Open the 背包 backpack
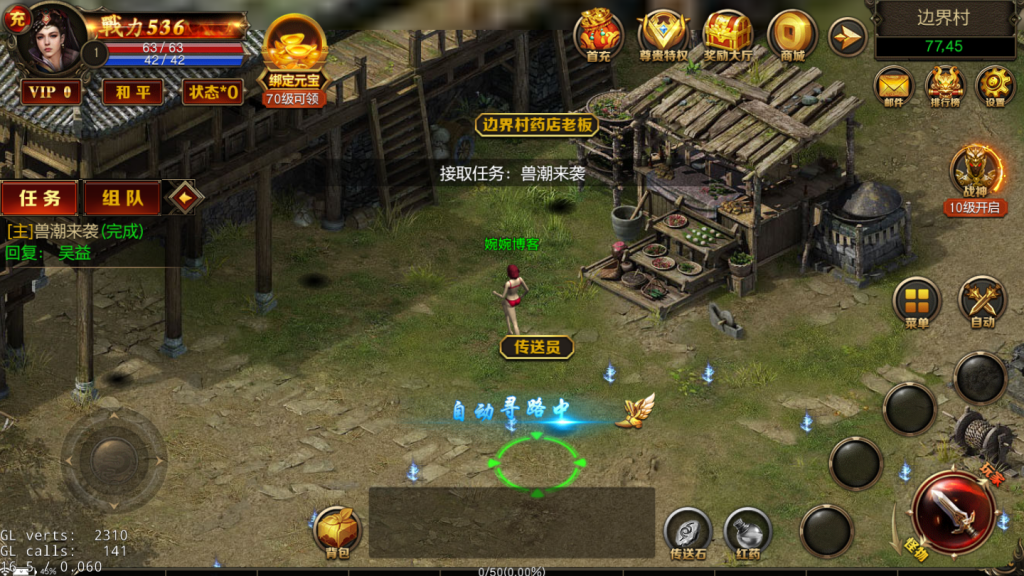The width and height of the screenshot is (1024, 576). point(338,531)
